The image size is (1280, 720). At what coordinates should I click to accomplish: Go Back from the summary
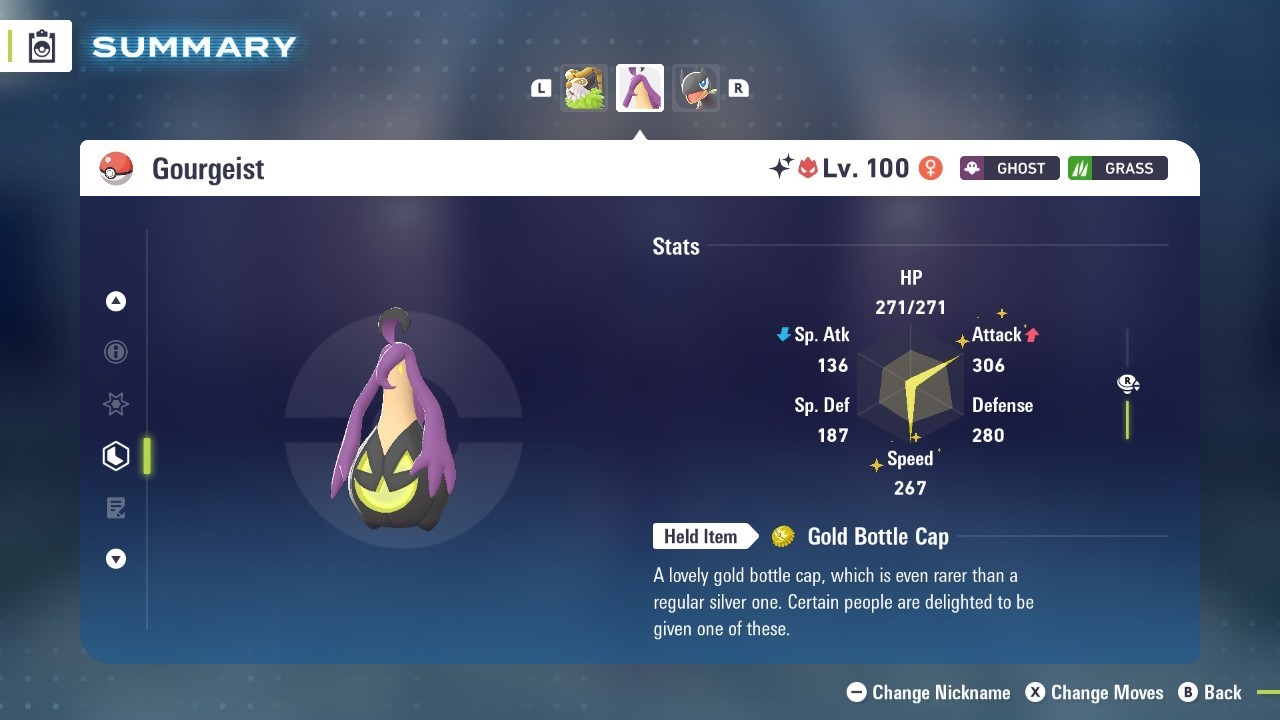(x=1210, y=692)
